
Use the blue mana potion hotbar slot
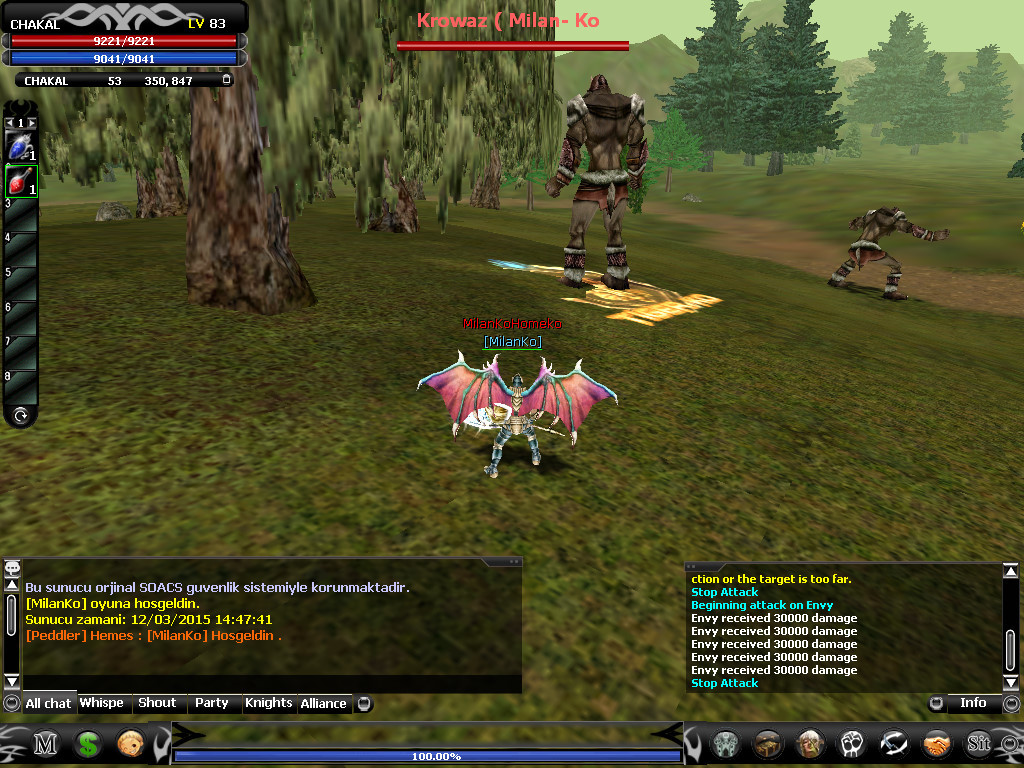20,147
